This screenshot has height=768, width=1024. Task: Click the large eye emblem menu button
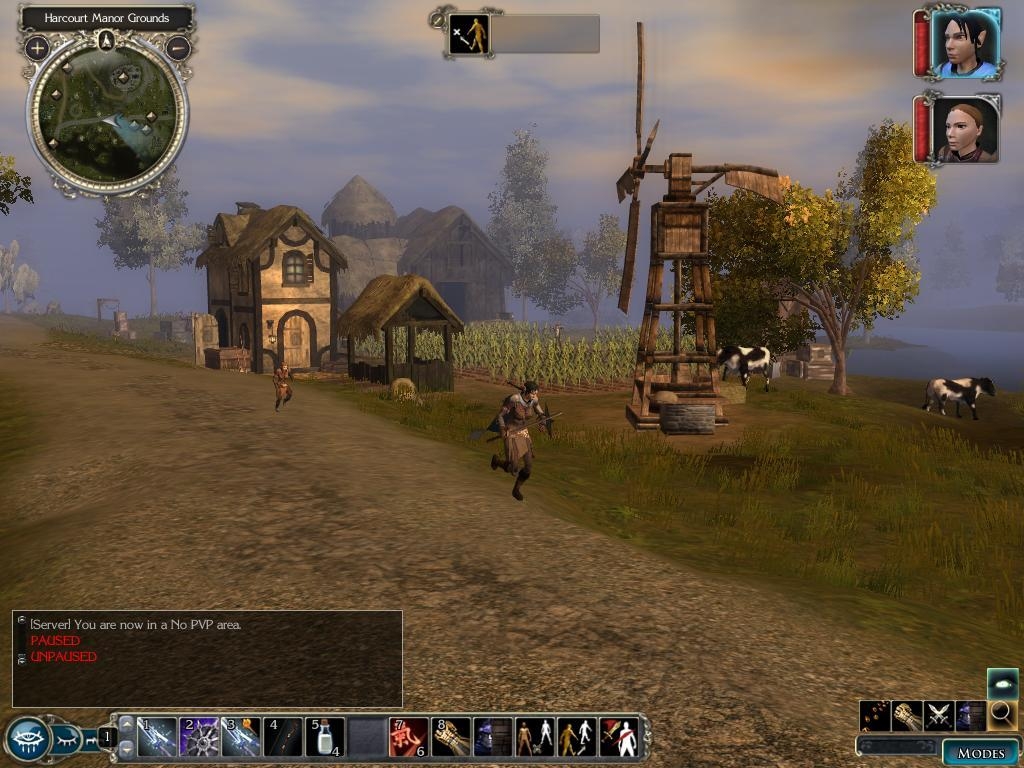tap(27, 740)
